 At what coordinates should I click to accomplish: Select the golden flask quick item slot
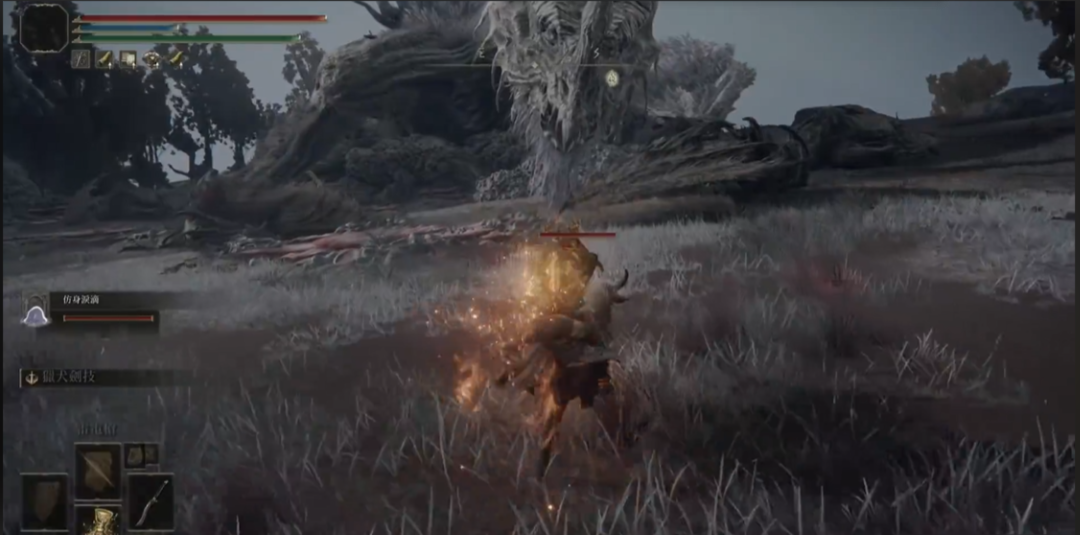(98, 520)
